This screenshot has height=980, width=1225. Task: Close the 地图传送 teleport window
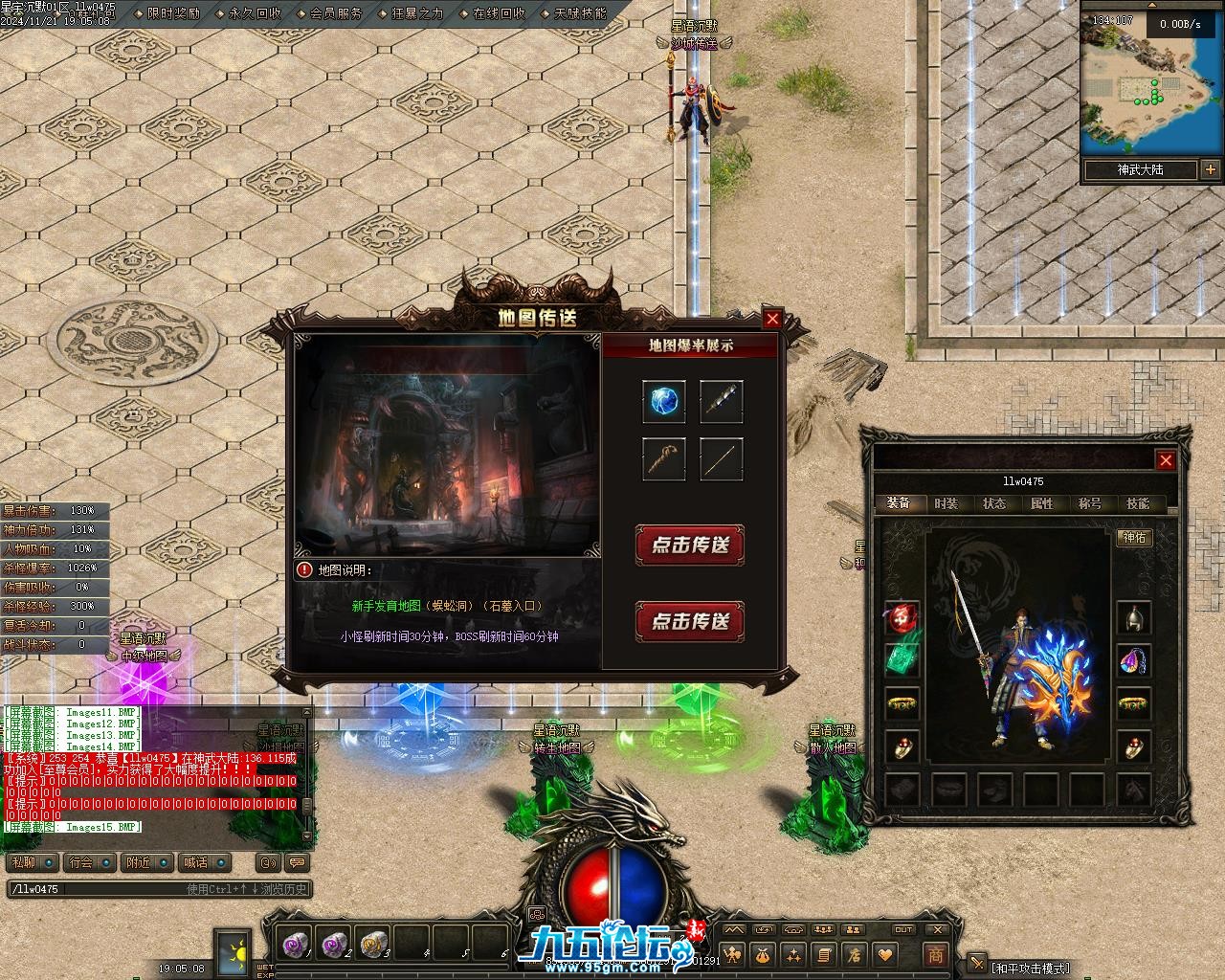point(772,319)
